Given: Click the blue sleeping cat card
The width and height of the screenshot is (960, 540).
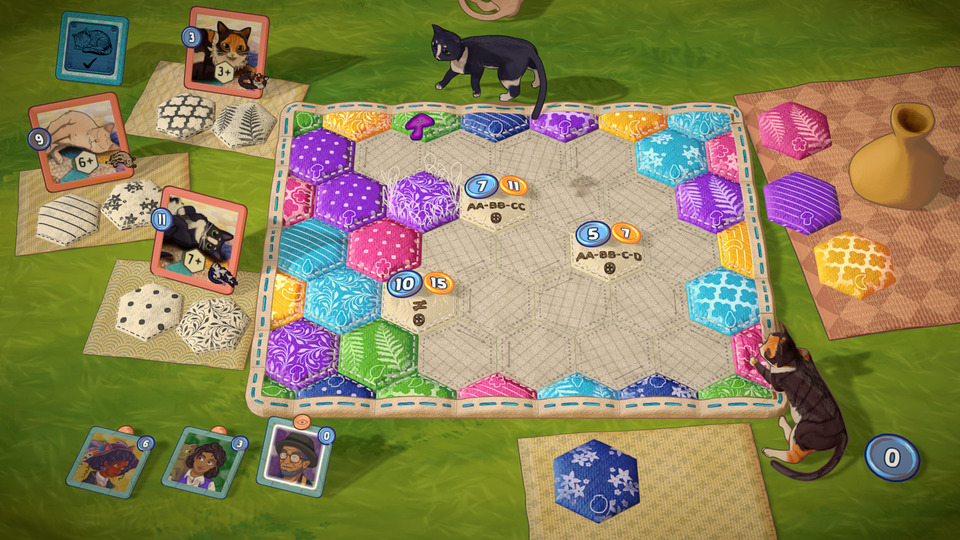Looking at the screenshot, I should click(x=92, y=48).
